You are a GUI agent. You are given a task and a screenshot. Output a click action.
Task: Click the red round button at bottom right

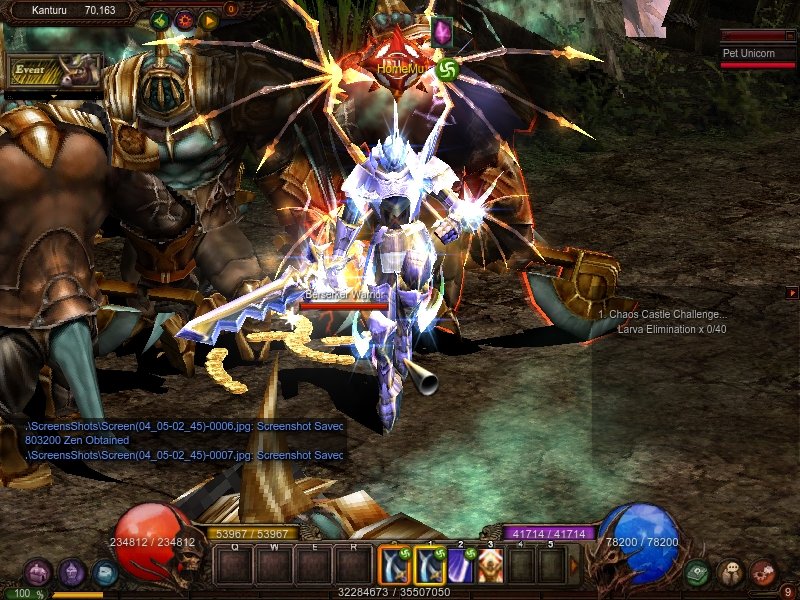coord(763,572)
